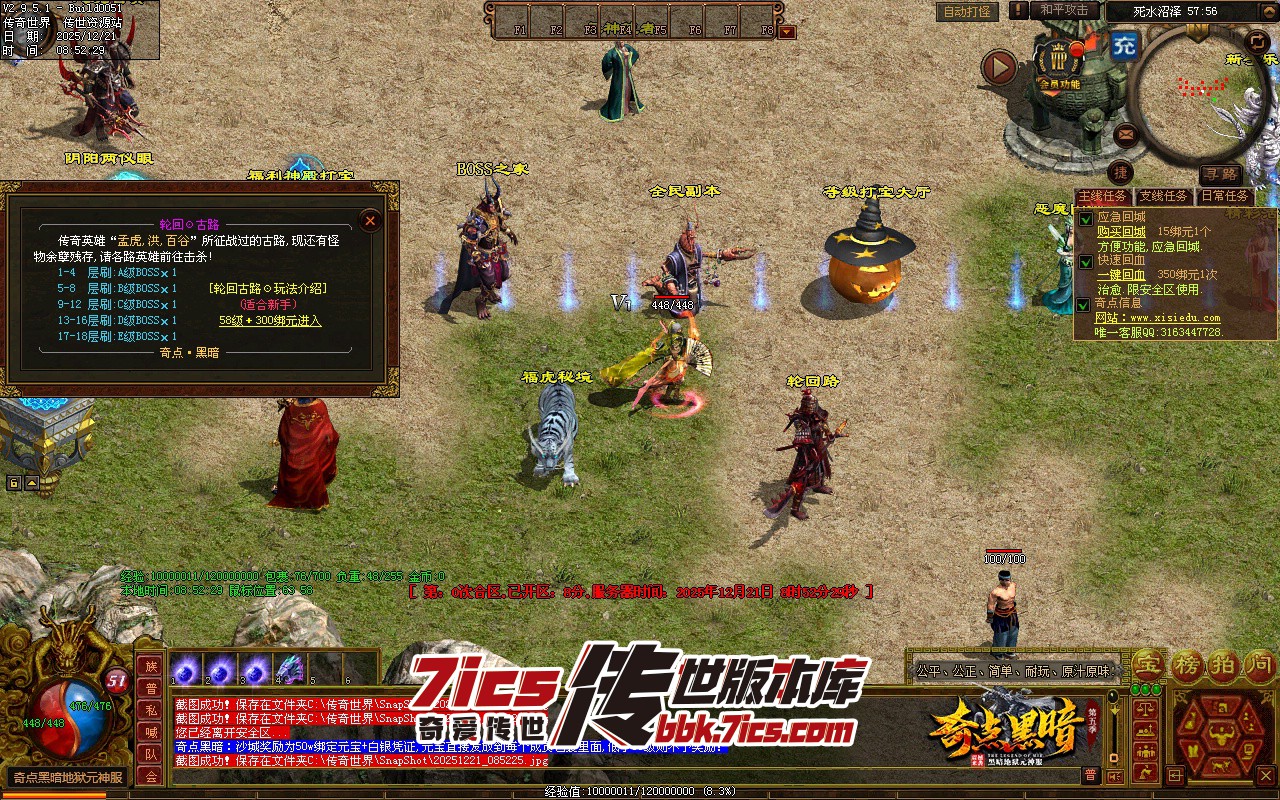The height and width of the screenshot is (800, 1280).
Task: Click the round play arrow button
Action: 998,68
